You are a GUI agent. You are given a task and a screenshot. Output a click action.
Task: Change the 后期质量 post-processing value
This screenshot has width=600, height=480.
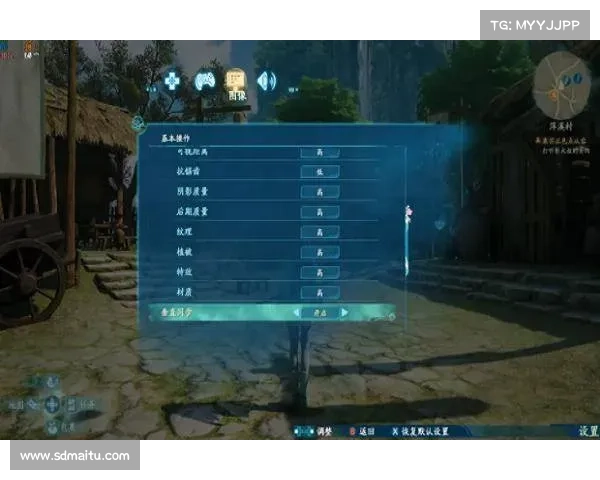coord(320,212)
